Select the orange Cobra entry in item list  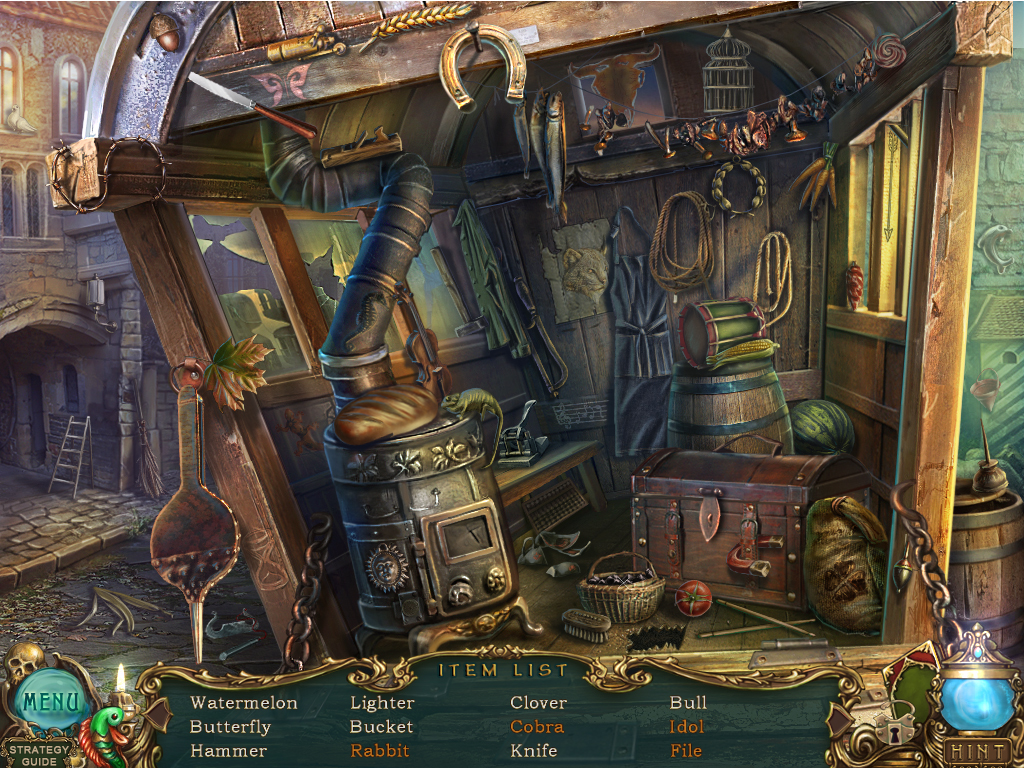pyautogui.click(x=537, y=727)
